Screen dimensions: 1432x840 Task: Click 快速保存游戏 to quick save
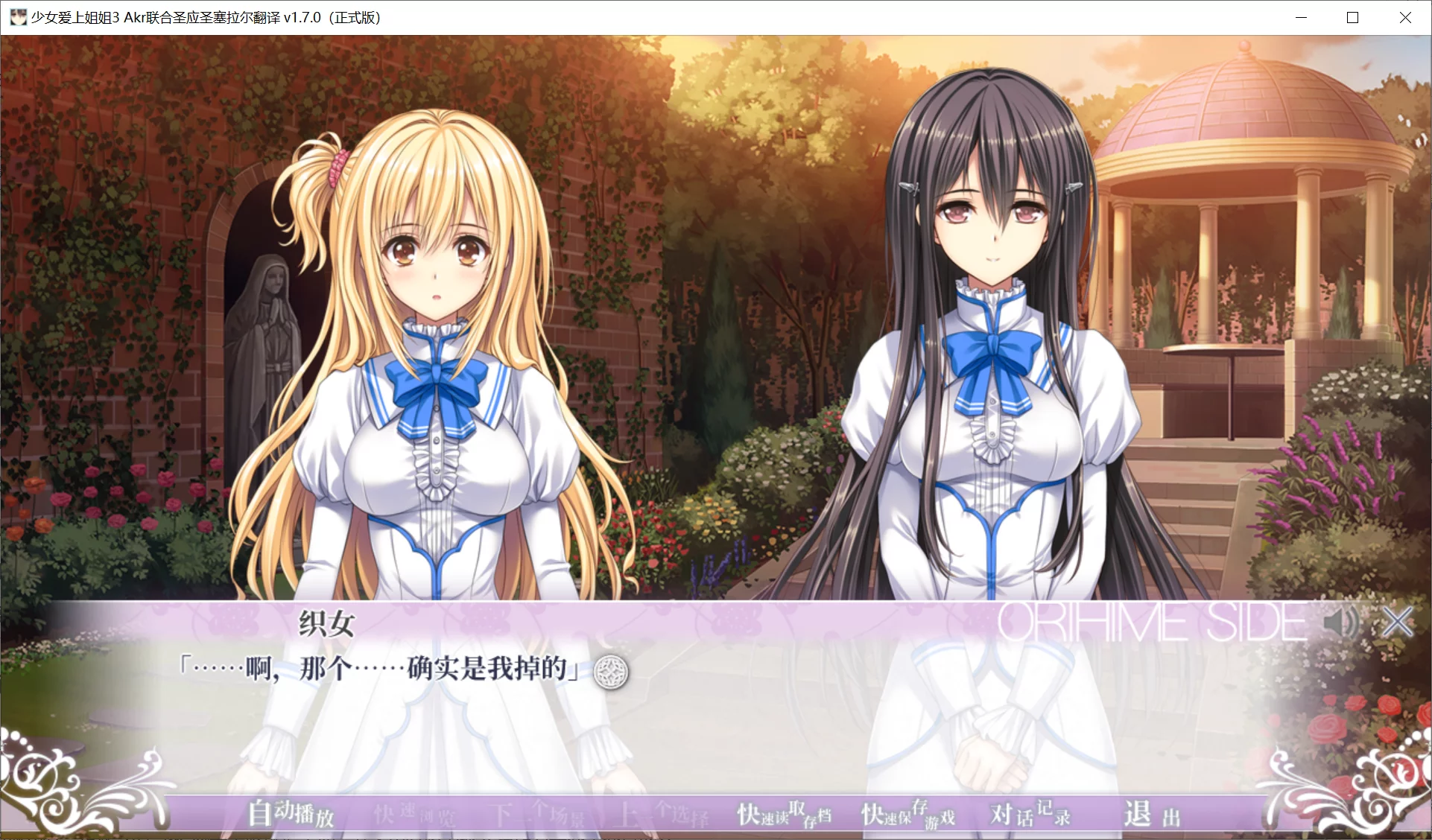coord(907,815)
